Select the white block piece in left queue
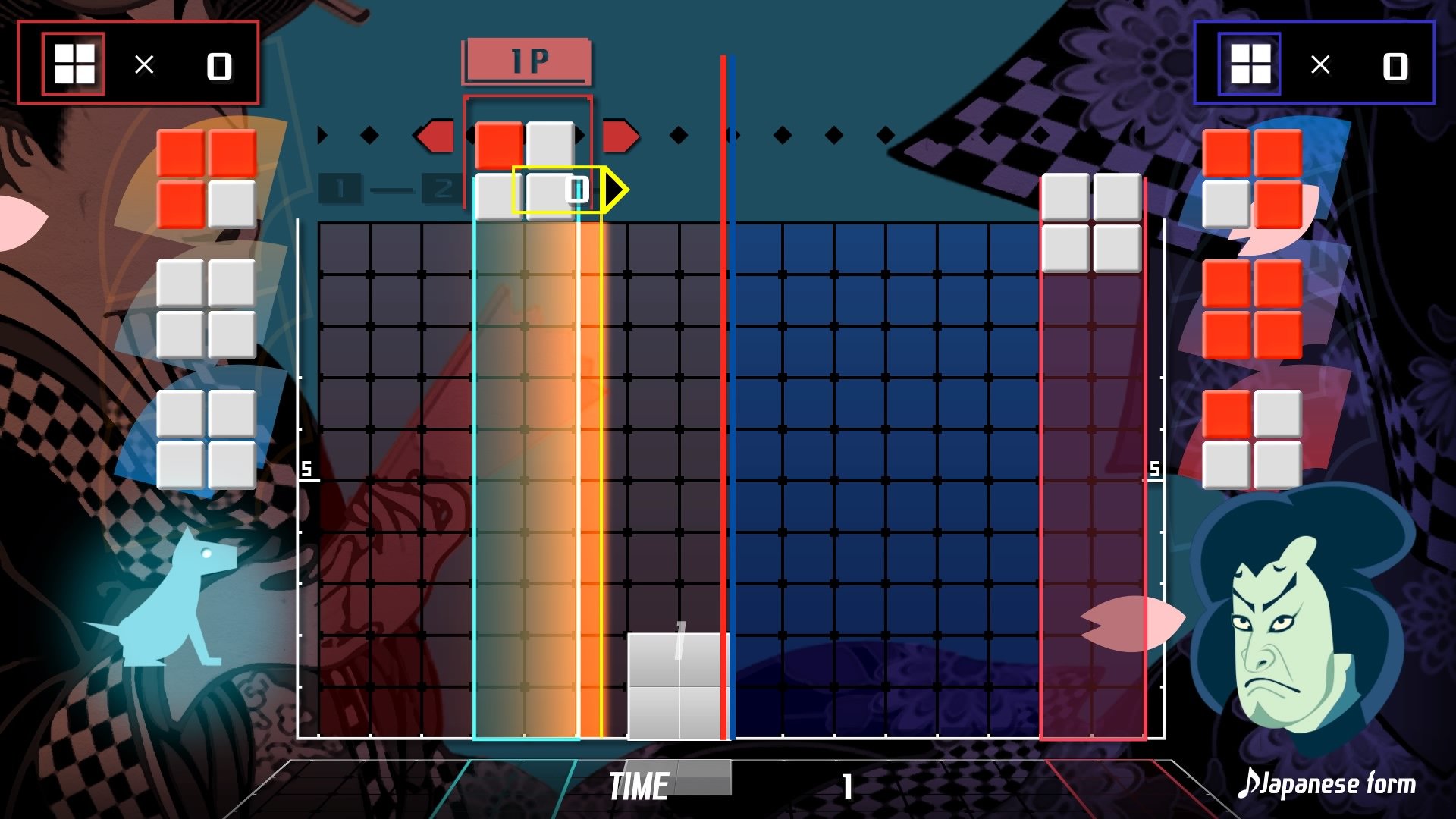The height and width of the screenshot is (819, 1456). [206, 308]
